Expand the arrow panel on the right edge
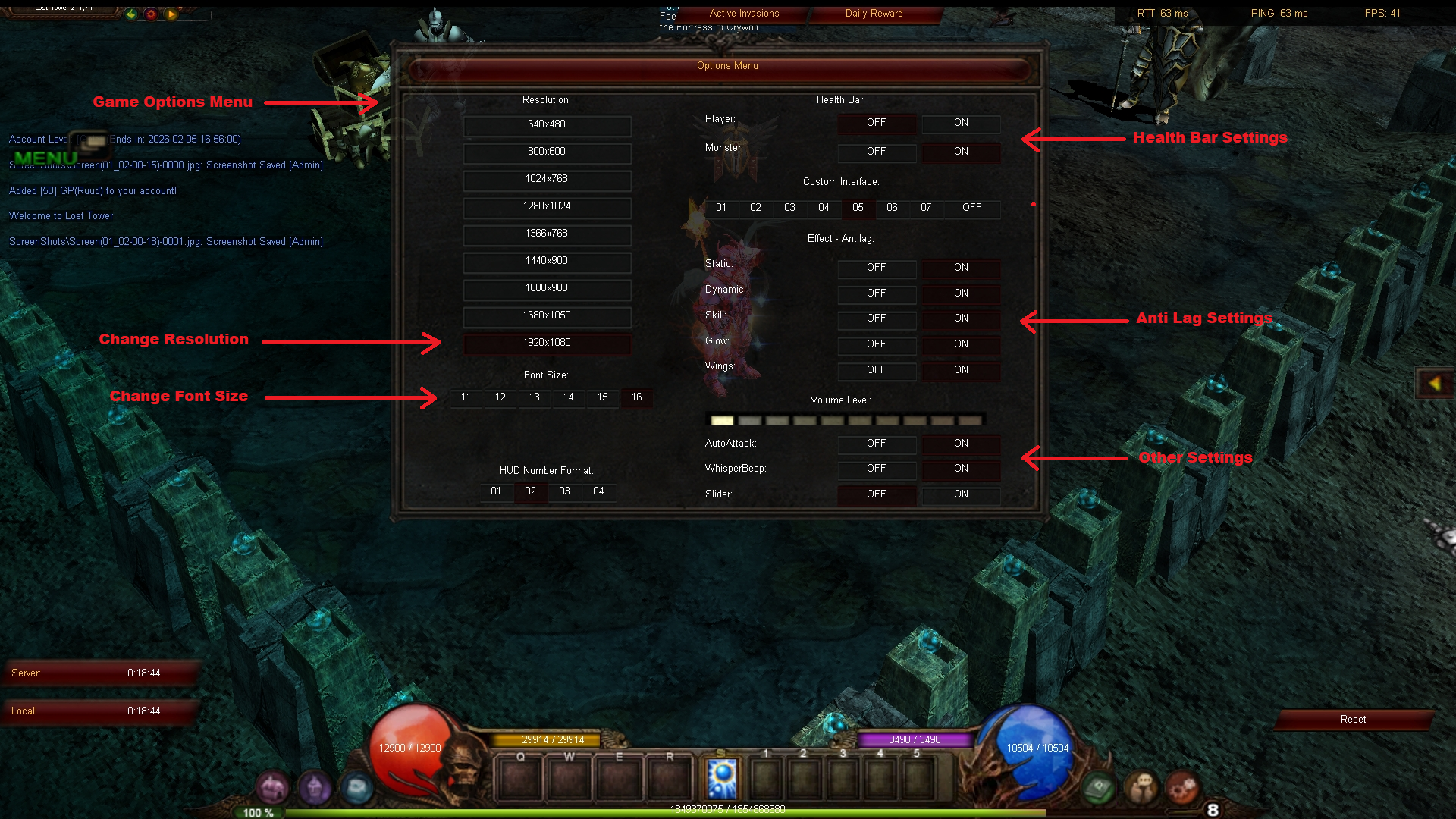 click(1436, 383)
